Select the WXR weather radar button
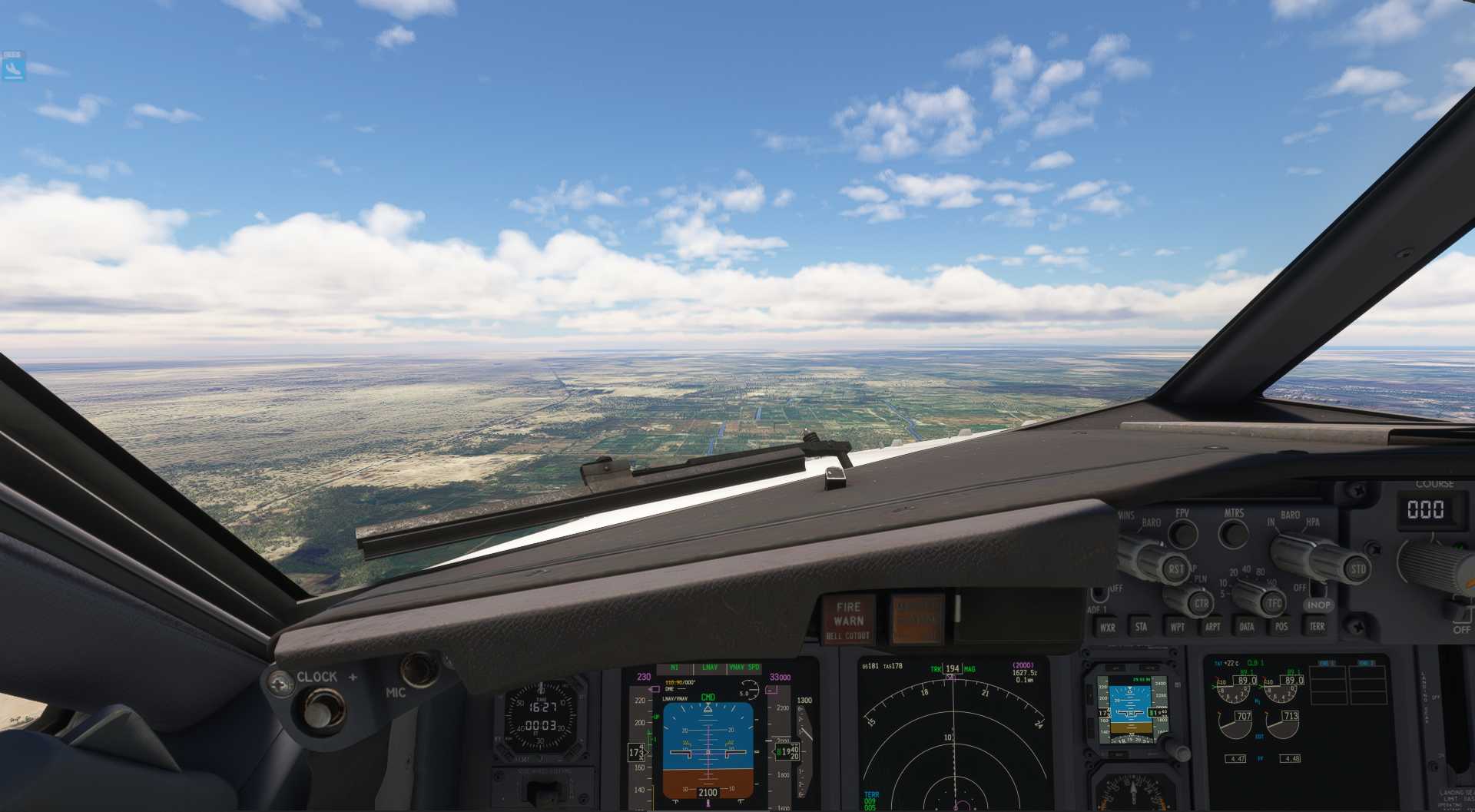Viewport: 1475px width, 812px height. [x=1109, y=627]
